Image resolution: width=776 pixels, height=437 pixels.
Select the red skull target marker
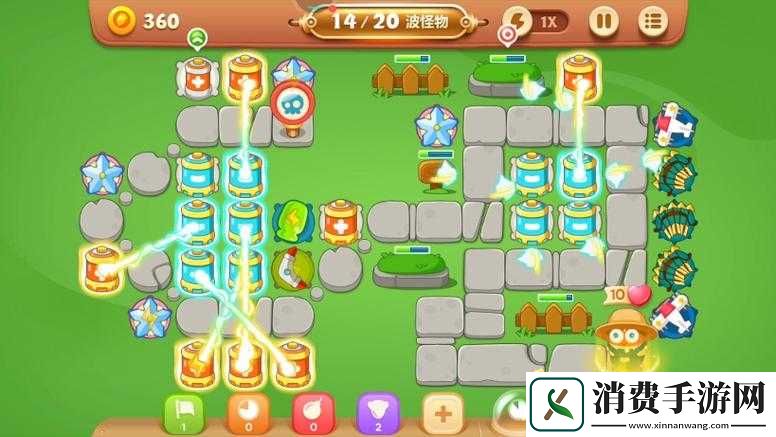click(292, 103)
